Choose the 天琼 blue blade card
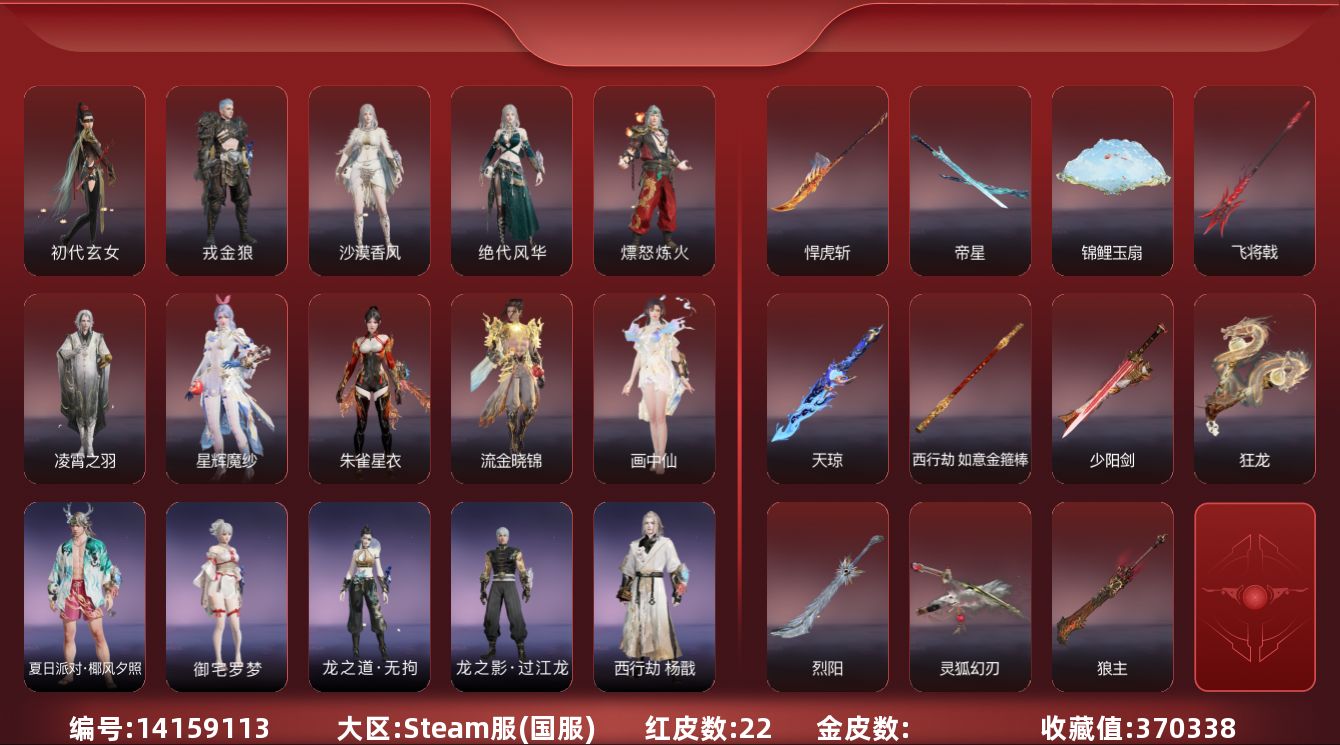This screenshot has width=1340, height=745. pos(827,388)
